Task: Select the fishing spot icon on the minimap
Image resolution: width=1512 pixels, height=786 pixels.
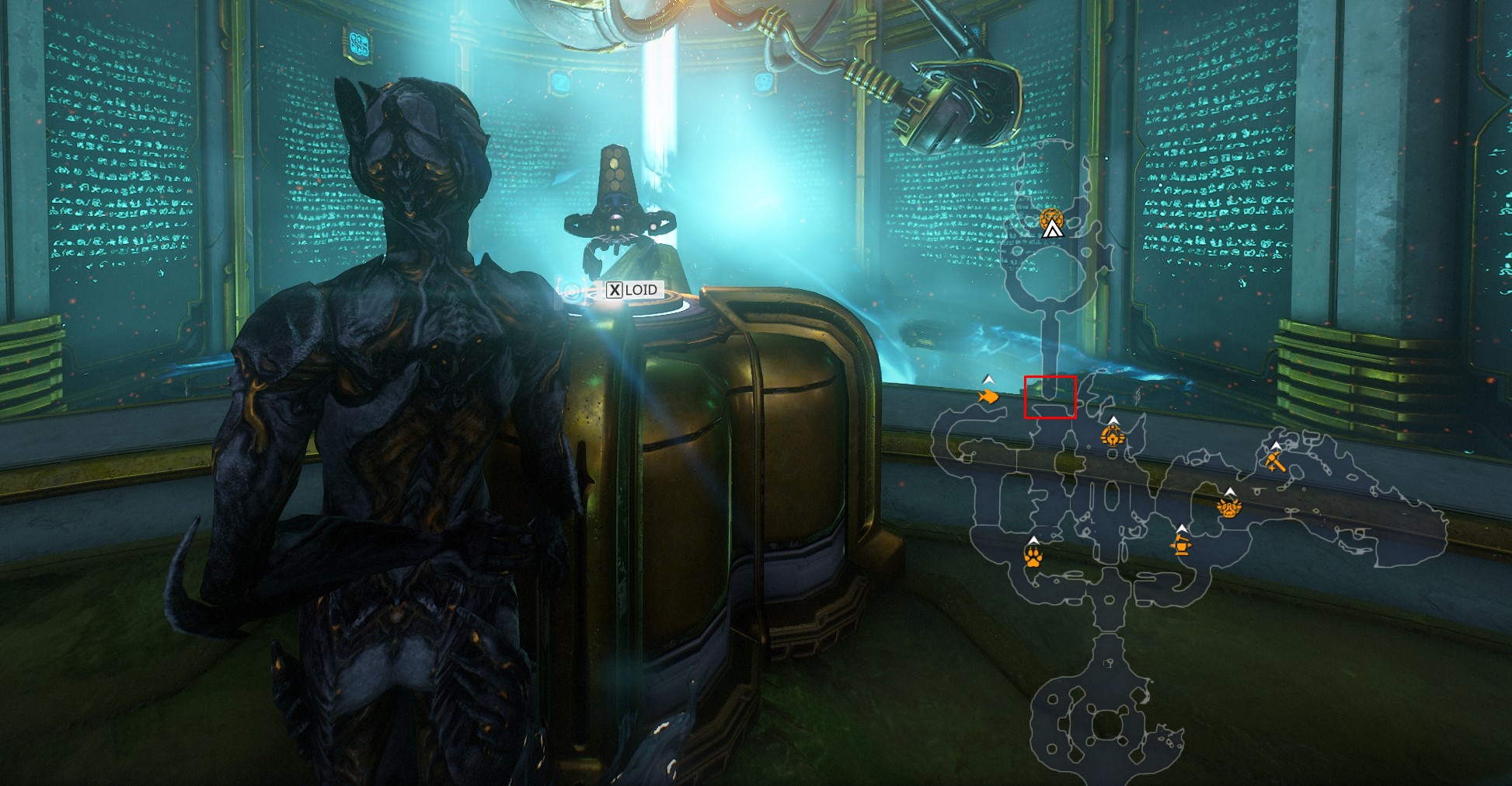Action: point(988,396)
